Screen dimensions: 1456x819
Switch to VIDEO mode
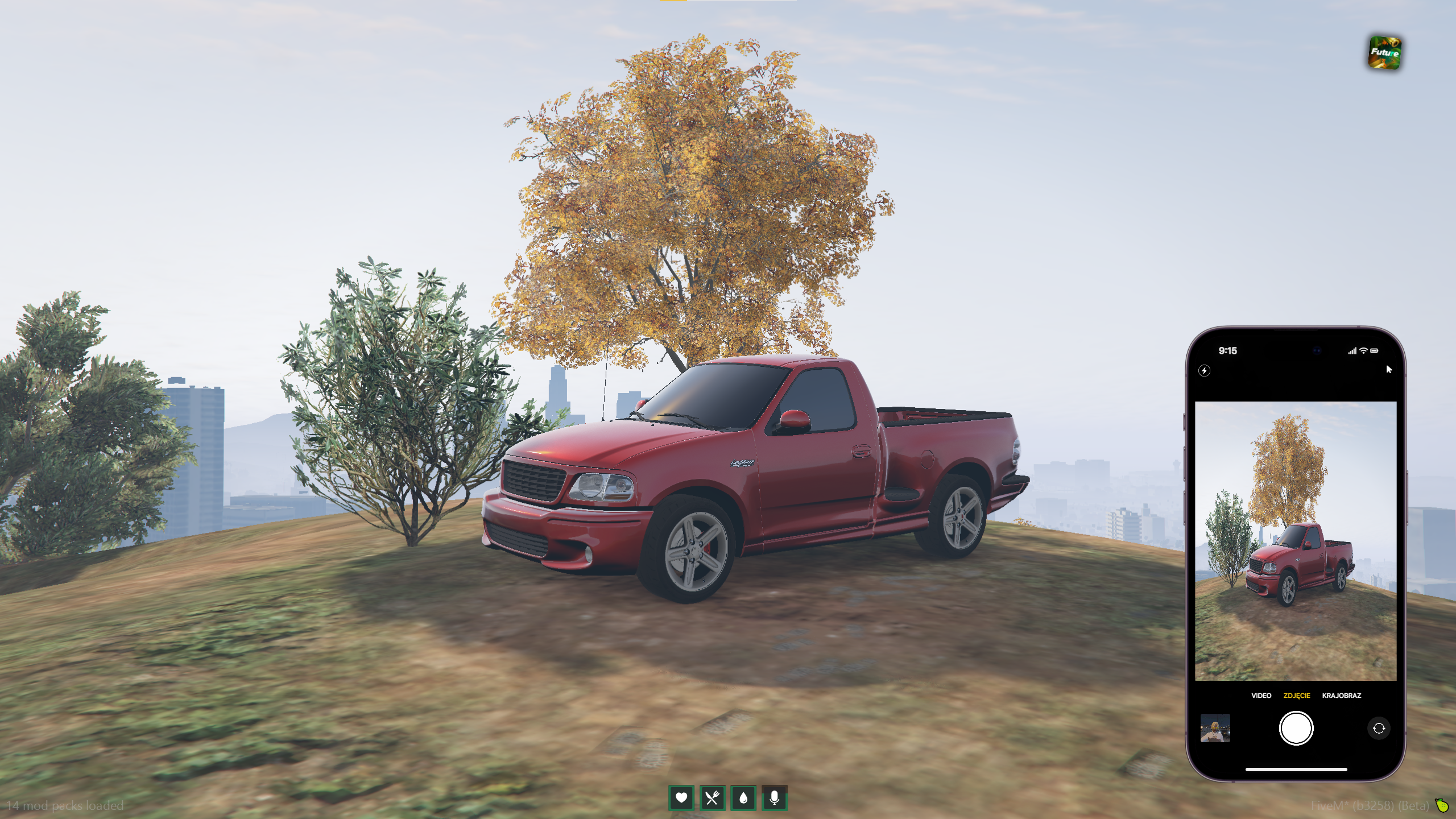coord(1261,696)
